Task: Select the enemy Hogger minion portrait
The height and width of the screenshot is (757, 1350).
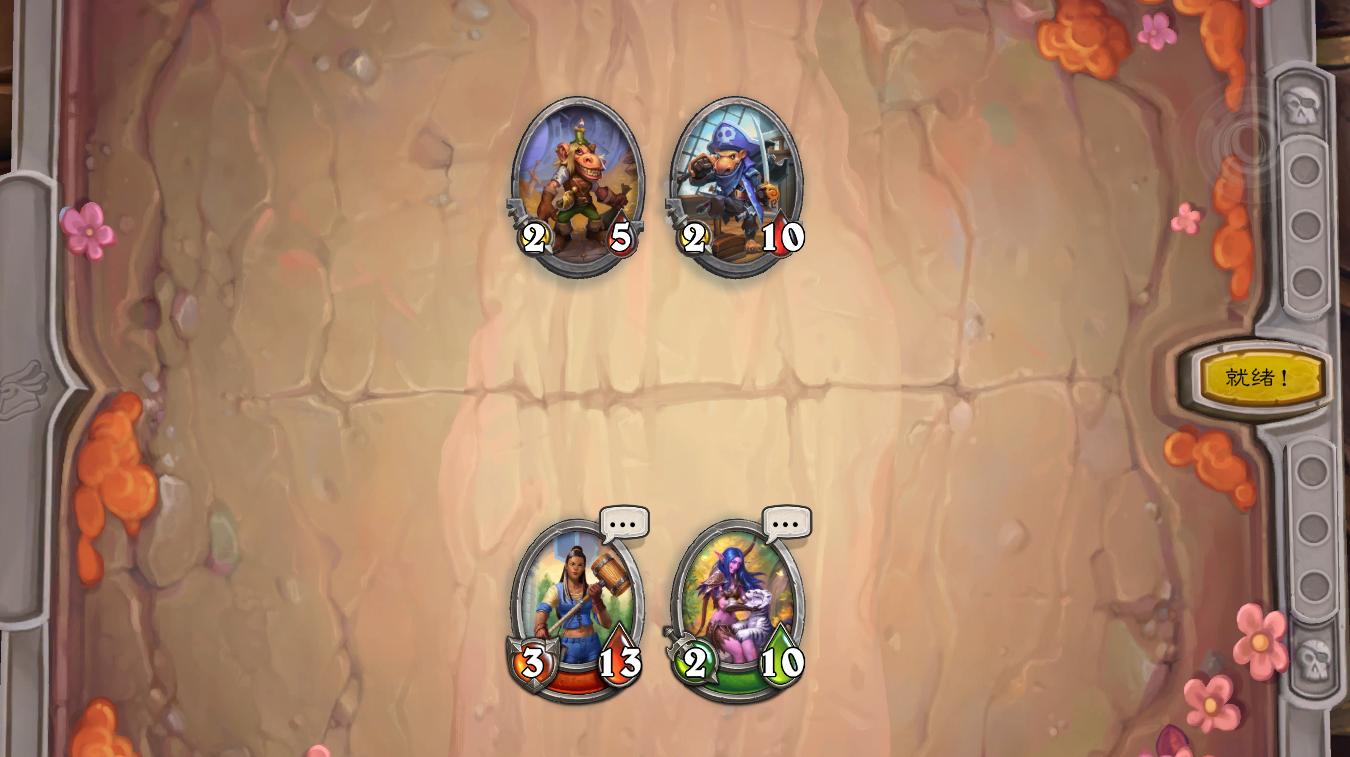Action: click(577, 180)
